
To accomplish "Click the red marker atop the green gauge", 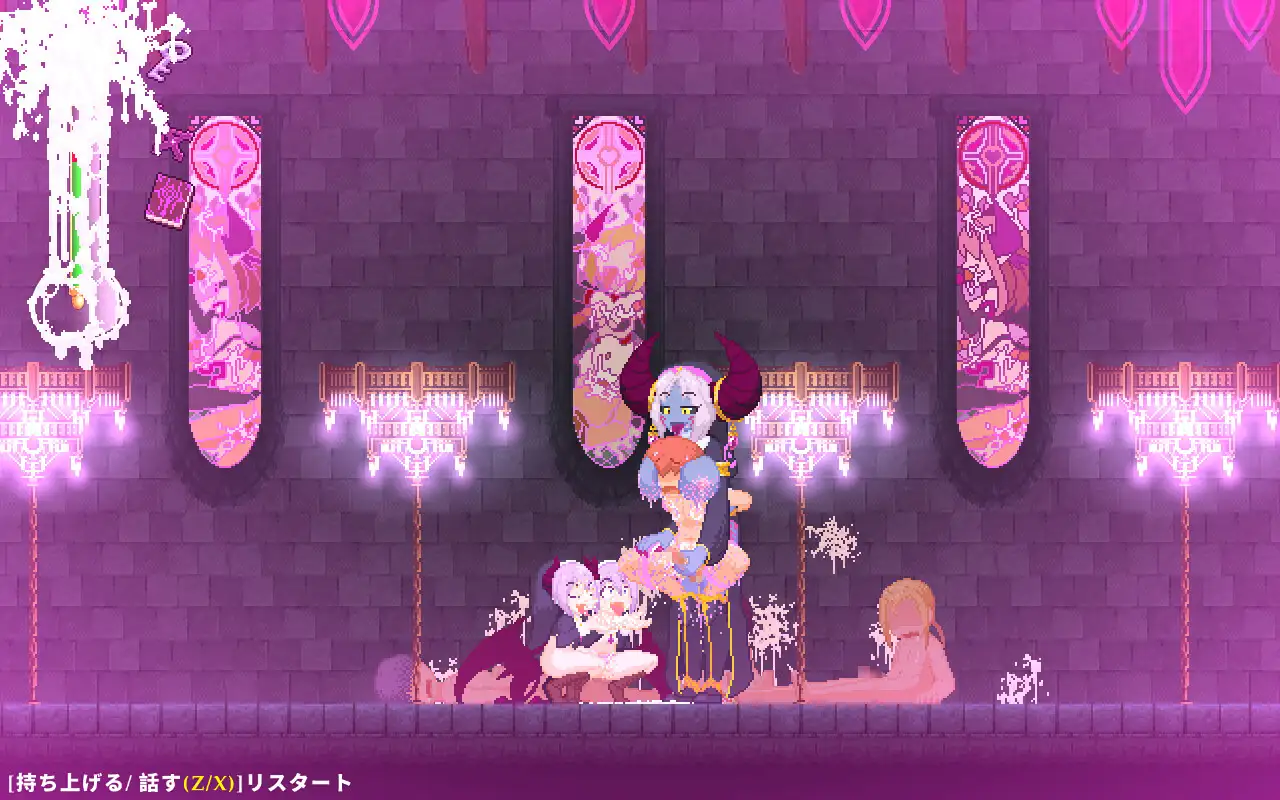I will tap(75, 155).
